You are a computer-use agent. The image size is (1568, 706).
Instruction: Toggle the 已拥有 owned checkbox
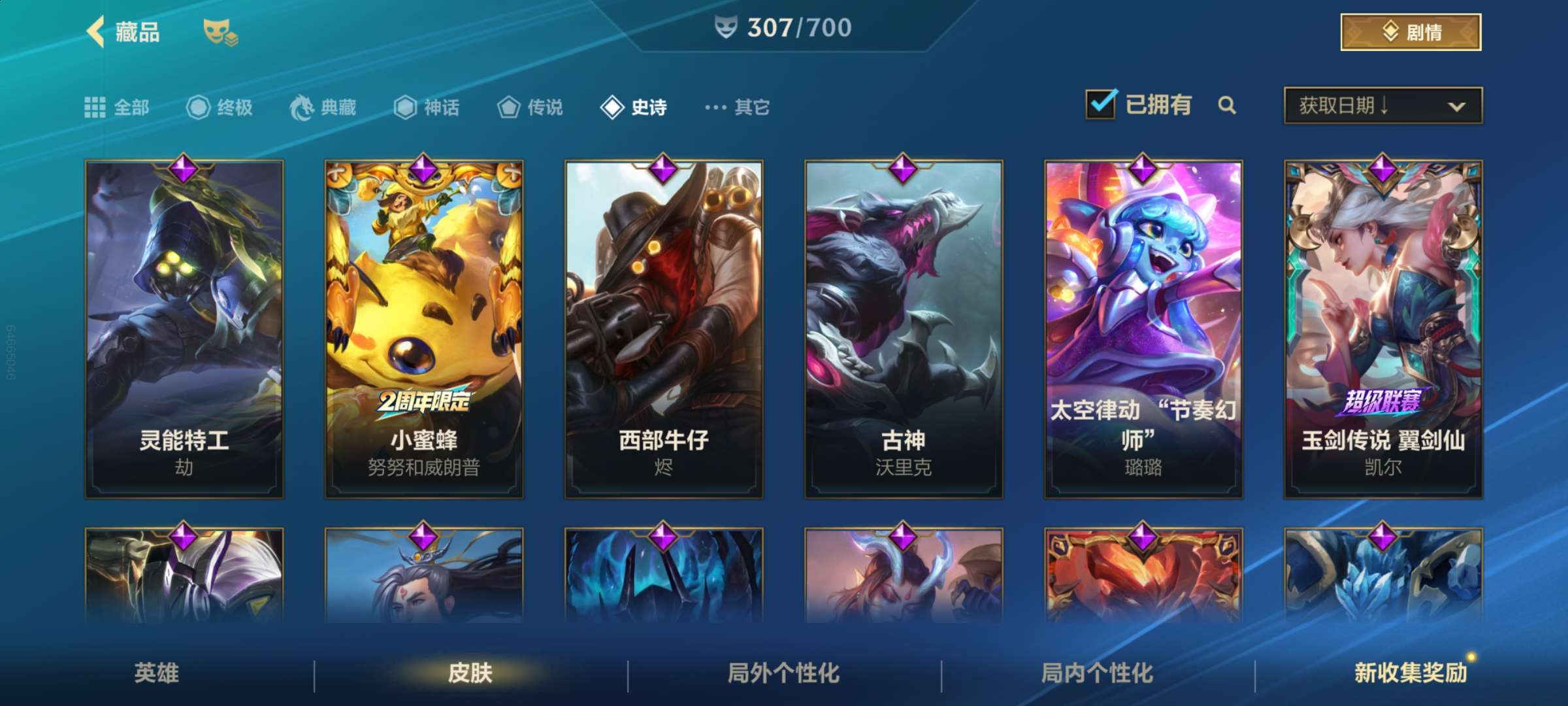coord(1101,105)
